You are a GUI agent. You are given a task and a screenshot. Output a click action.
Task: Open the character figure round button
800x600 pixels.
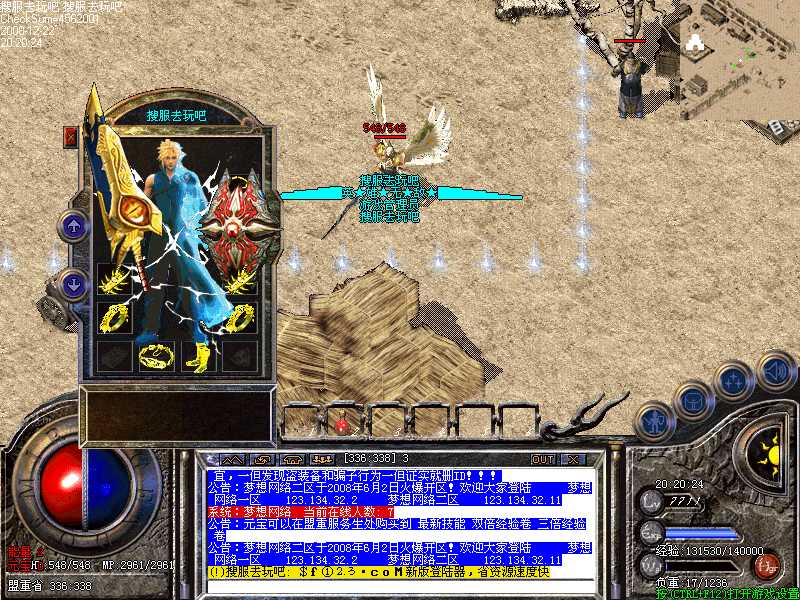[x=654, y=420]
